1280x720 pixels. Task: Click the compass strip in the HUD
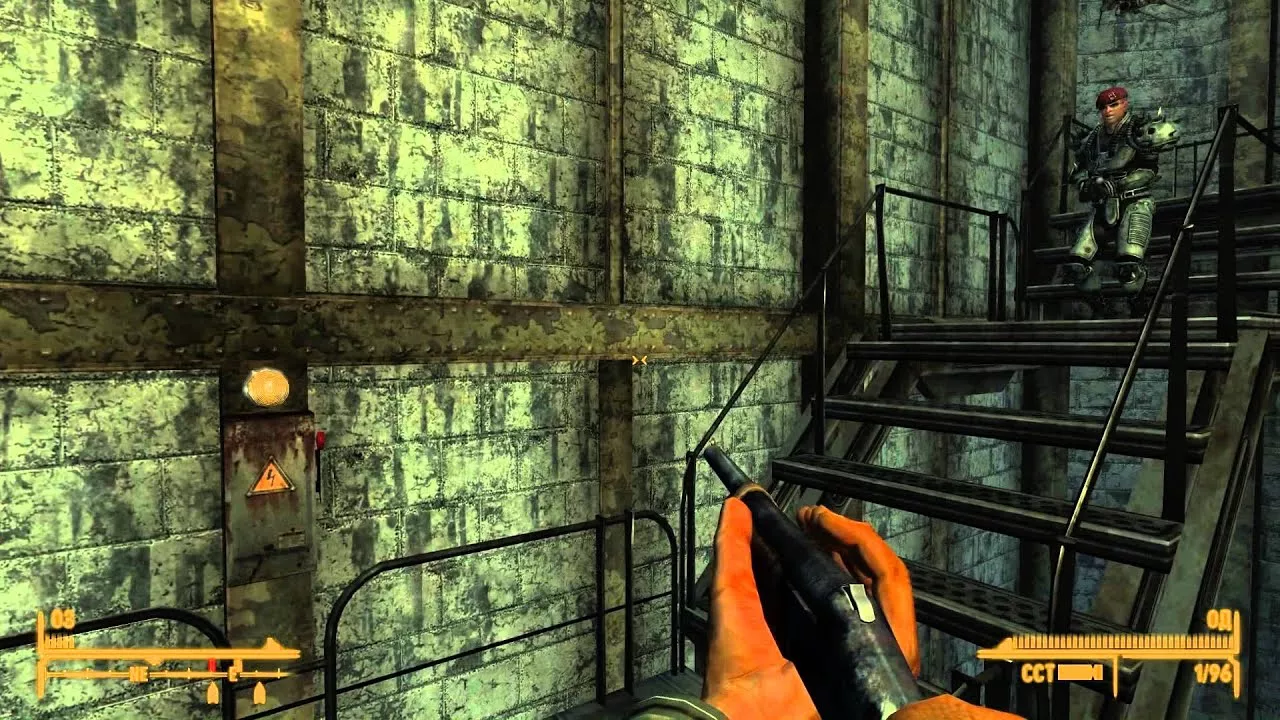168,675
